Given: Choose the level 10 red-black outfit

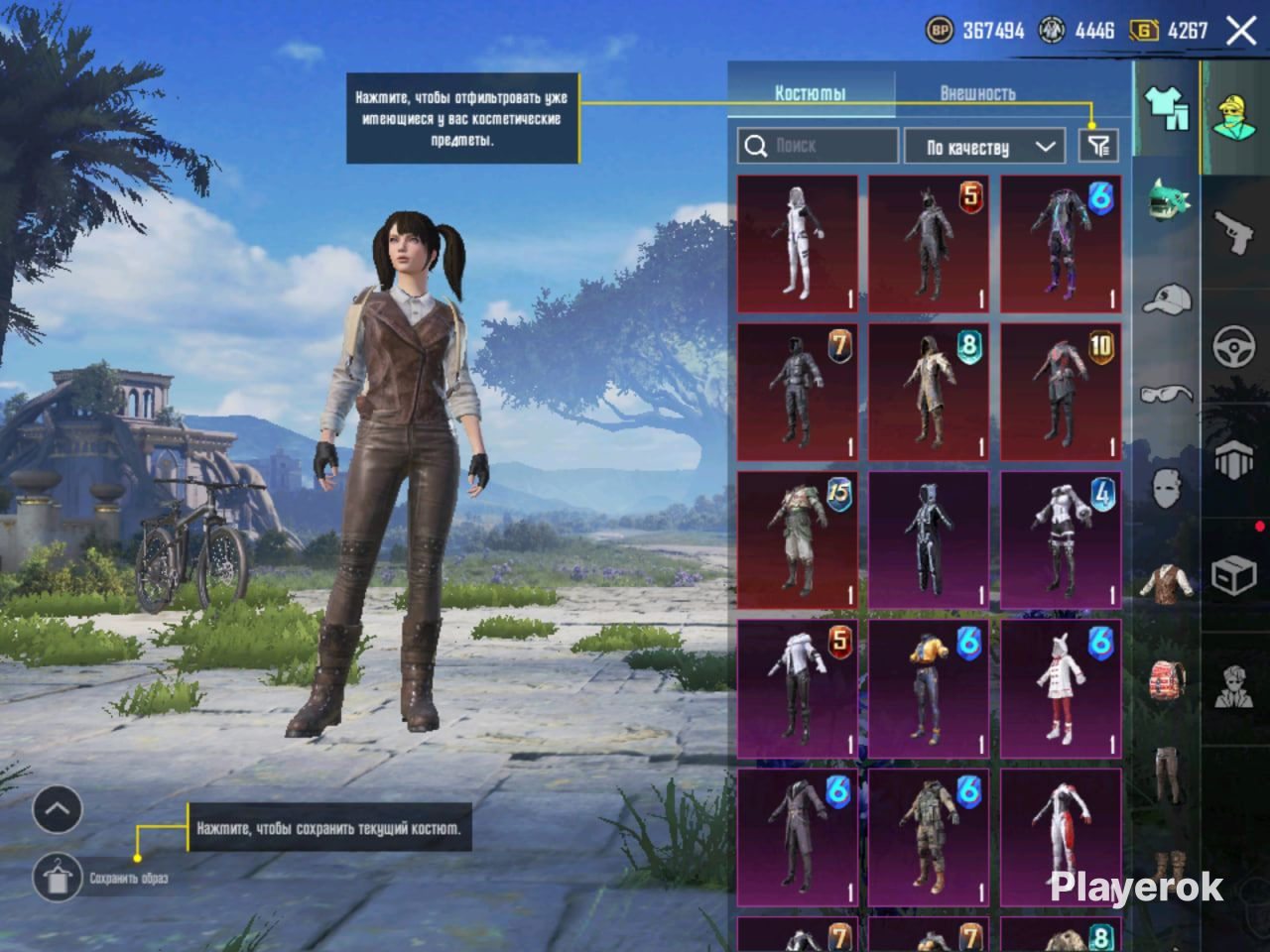Looking at the screenshot, I should point(1061,392).
